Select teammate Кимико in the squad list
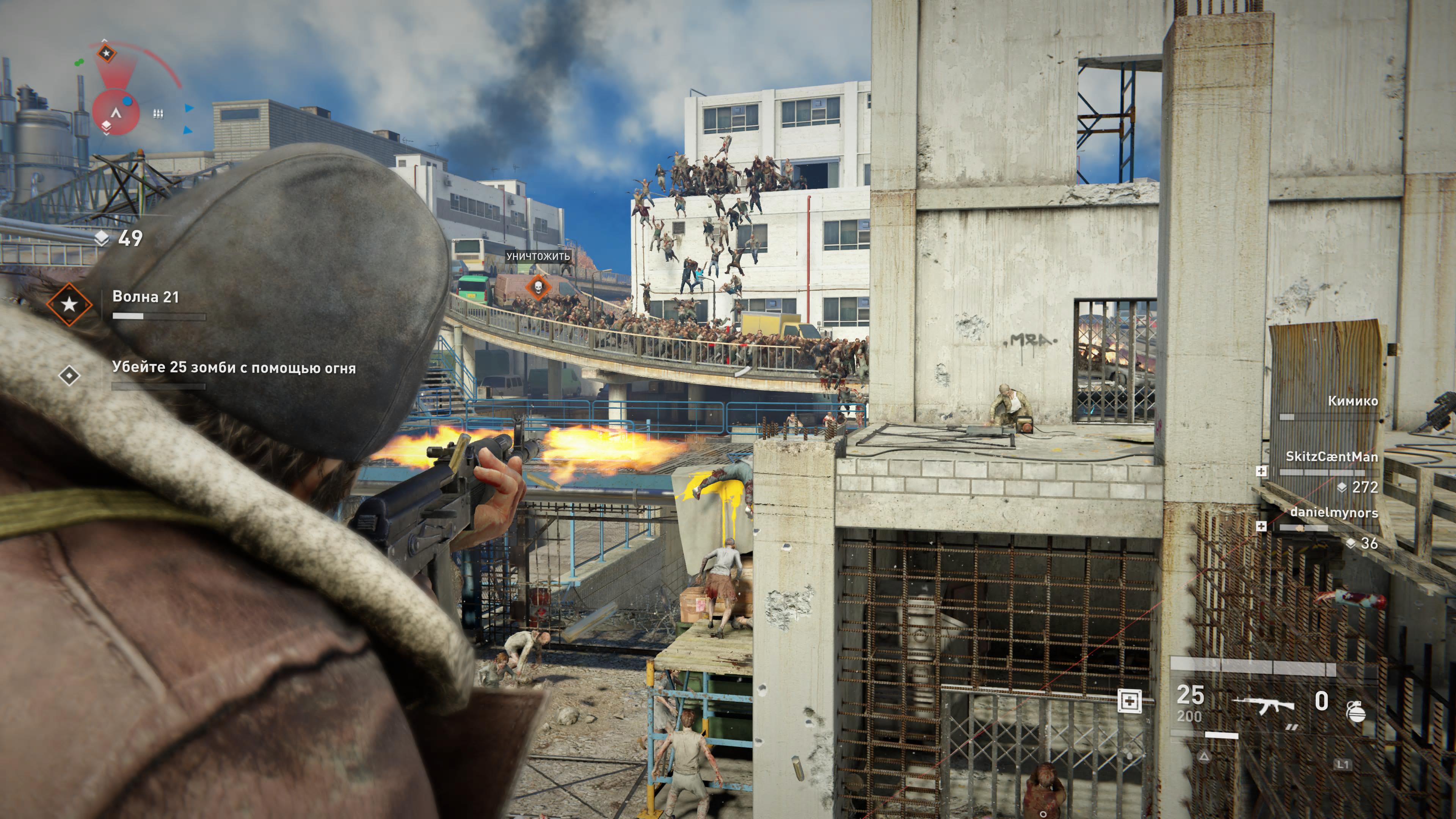This screenshot has height=819, width=1456. click(x=1352, y=401)
